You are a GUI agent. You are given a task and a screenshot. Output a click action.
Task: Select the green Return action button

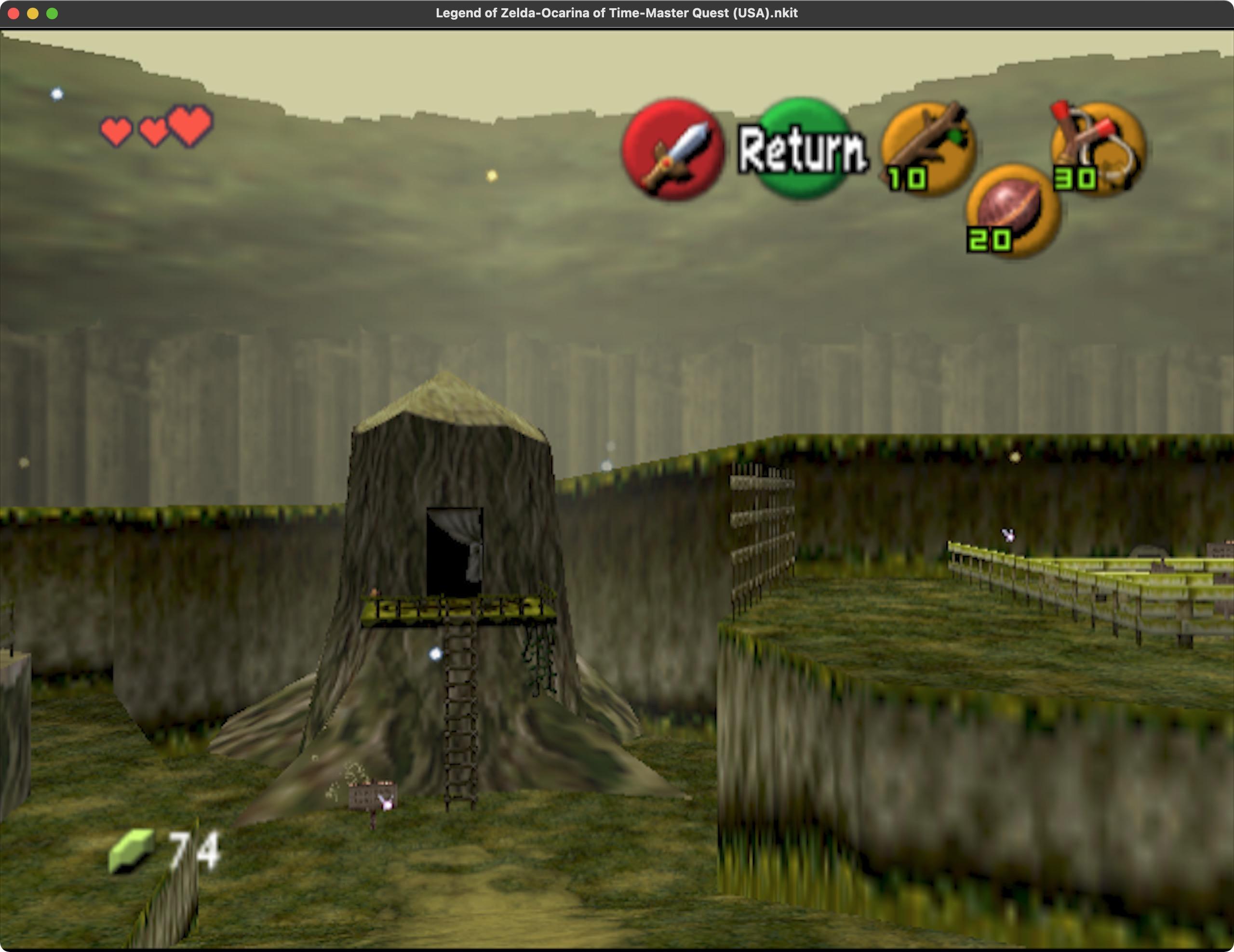pyautogui.click(x=802, y=148)
